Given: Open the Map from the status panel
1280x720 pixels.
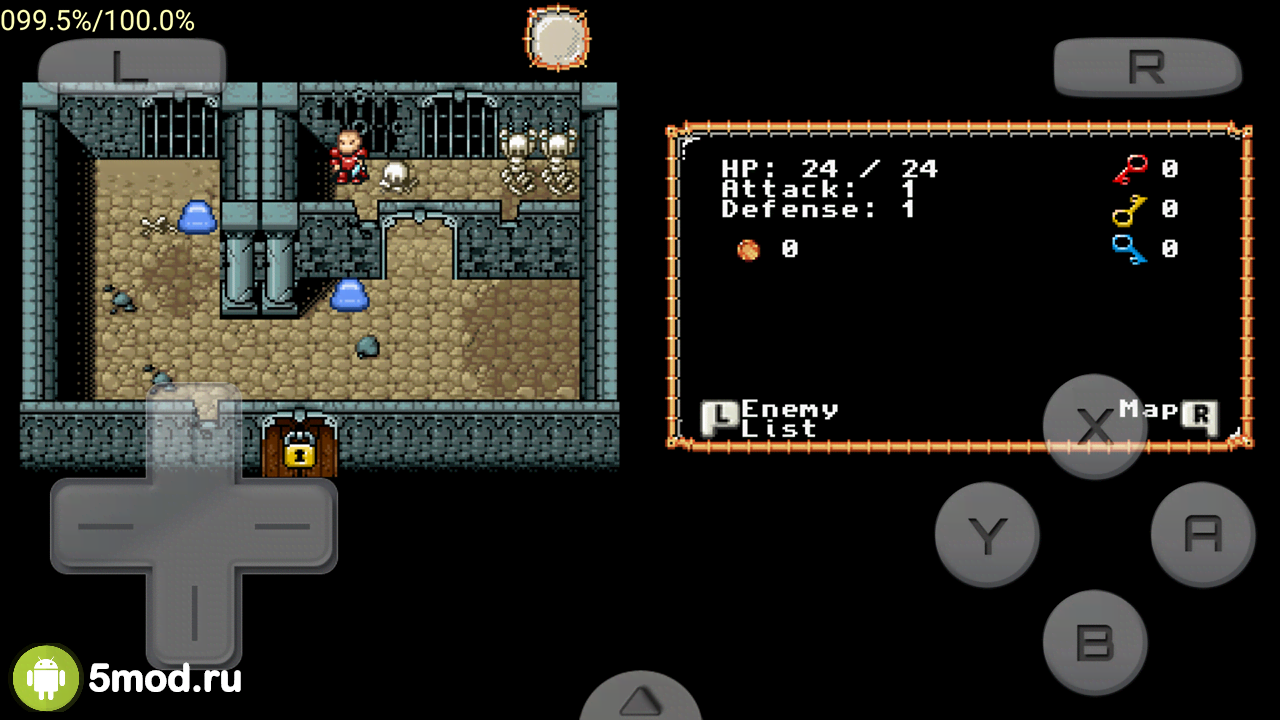Looking at the screenshot, I should tap(1167, 412).
